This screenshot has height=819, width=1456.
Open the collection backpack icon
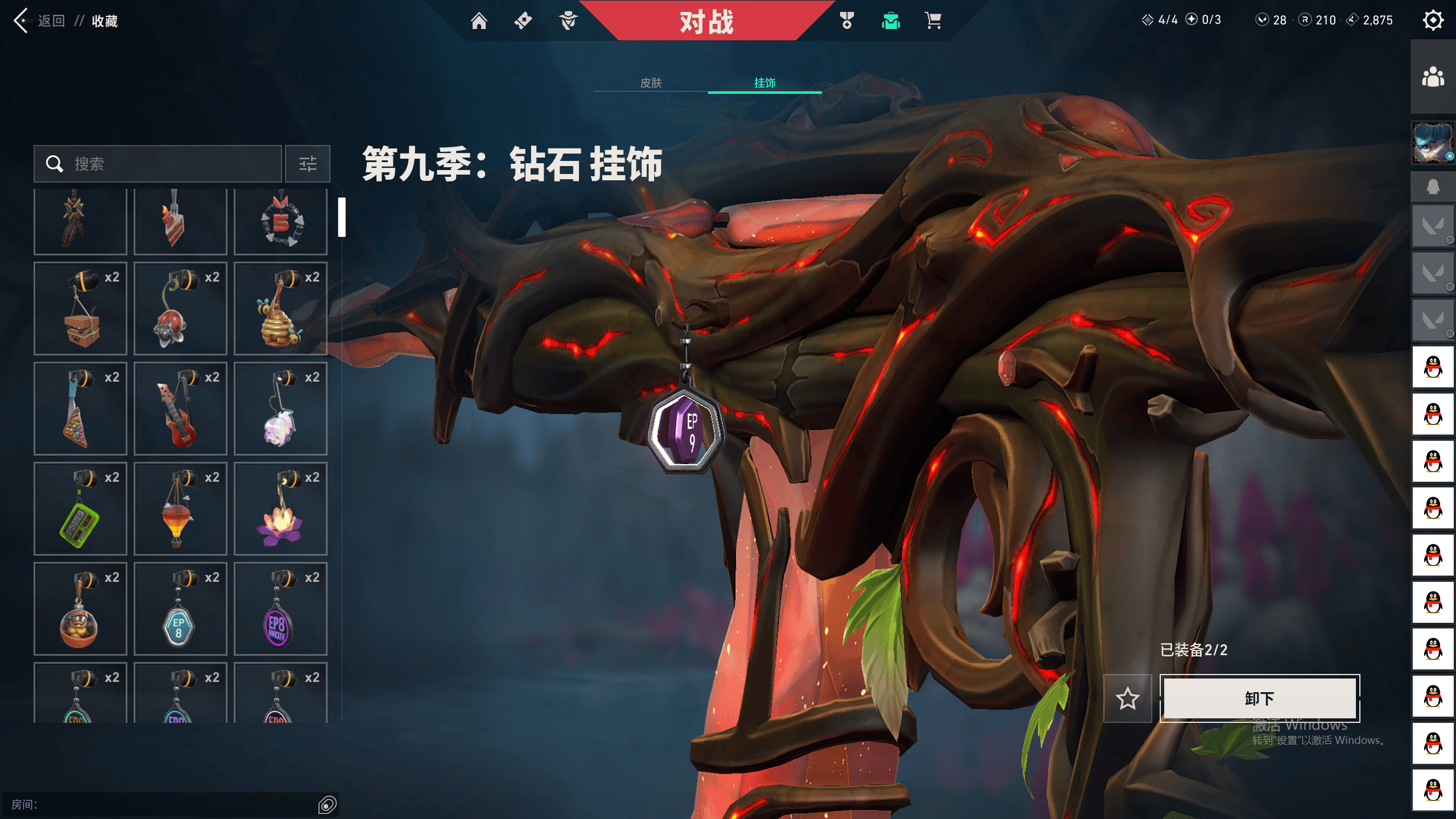click(x=890, y=20)
